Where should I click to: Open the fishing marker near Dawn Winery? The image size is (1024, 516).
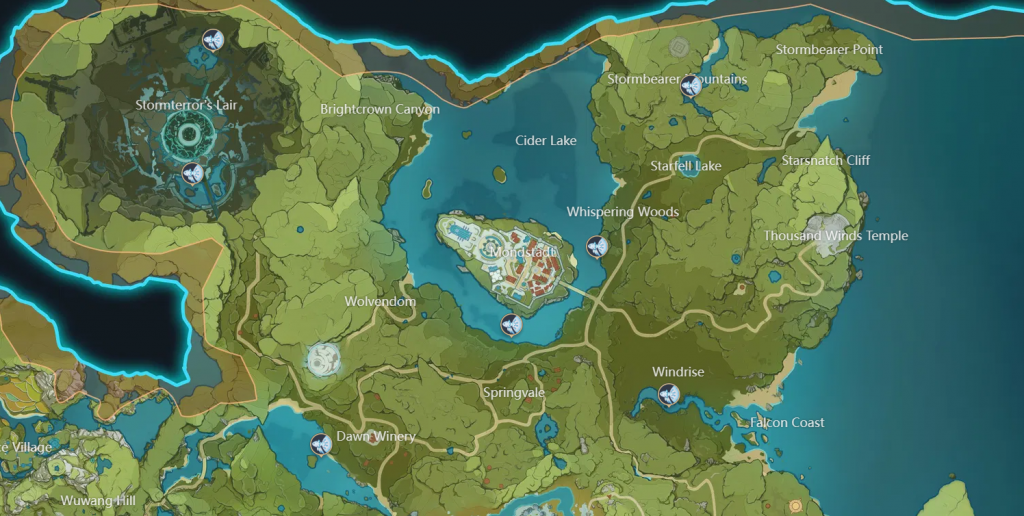[321, 445]
